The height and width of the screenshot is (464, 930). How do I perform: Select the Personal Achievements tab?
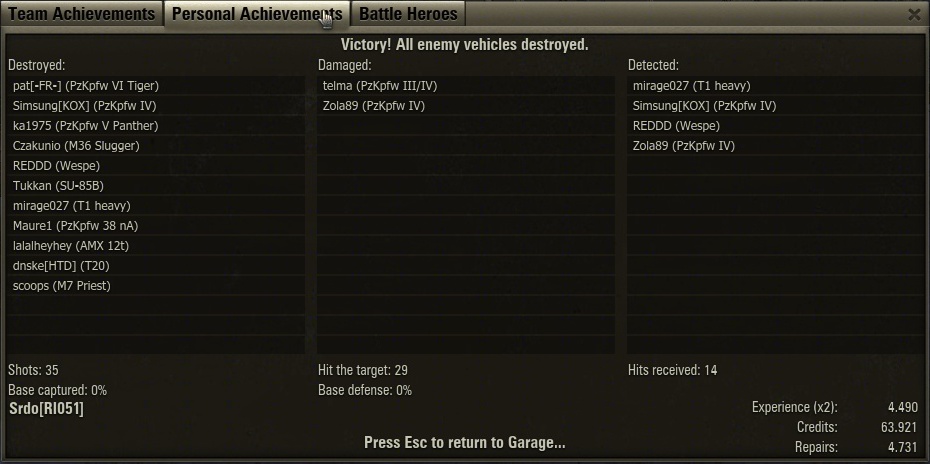point(256,14)
